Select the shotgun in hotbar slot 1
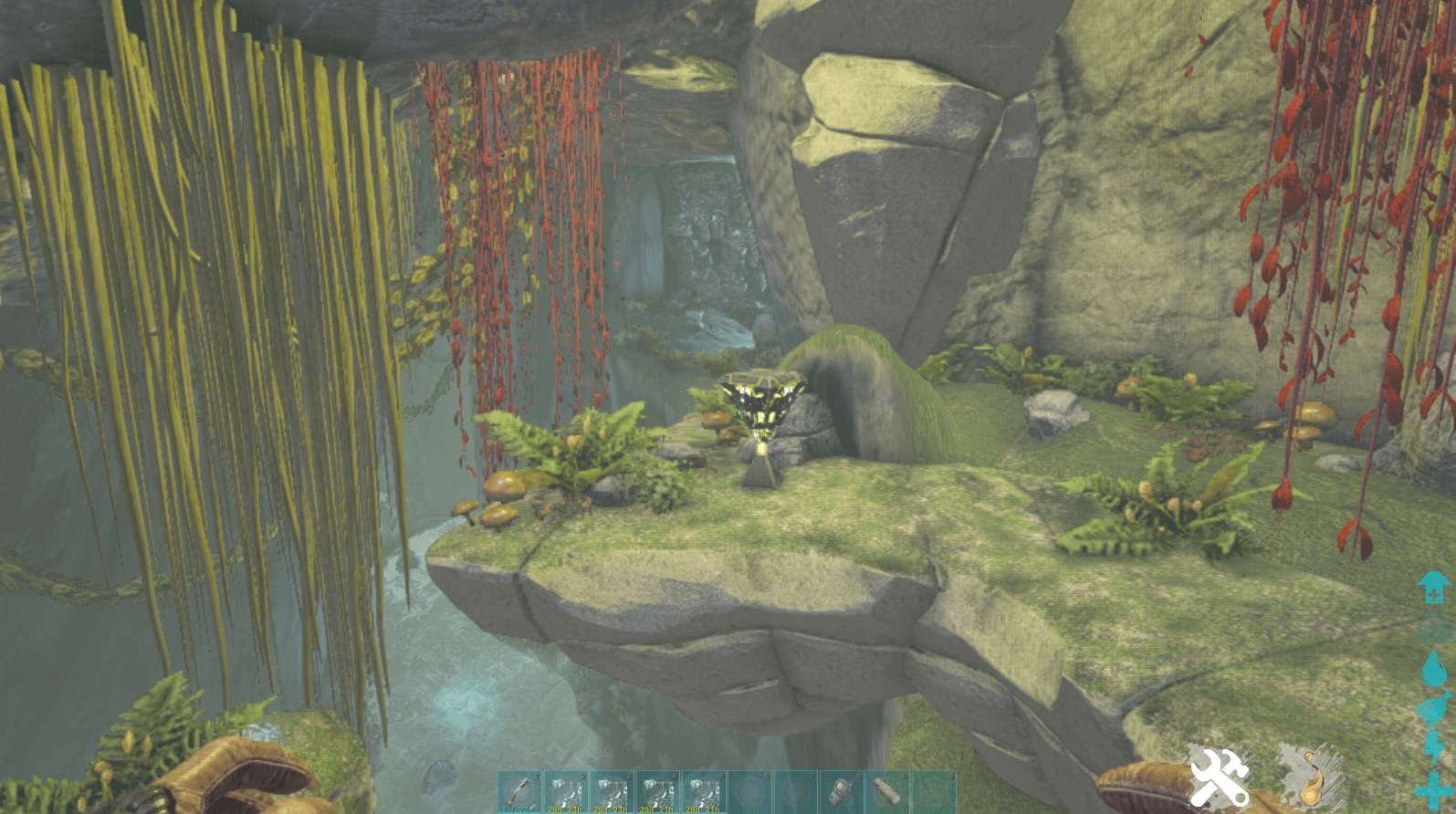 click(x=521, y=791)
